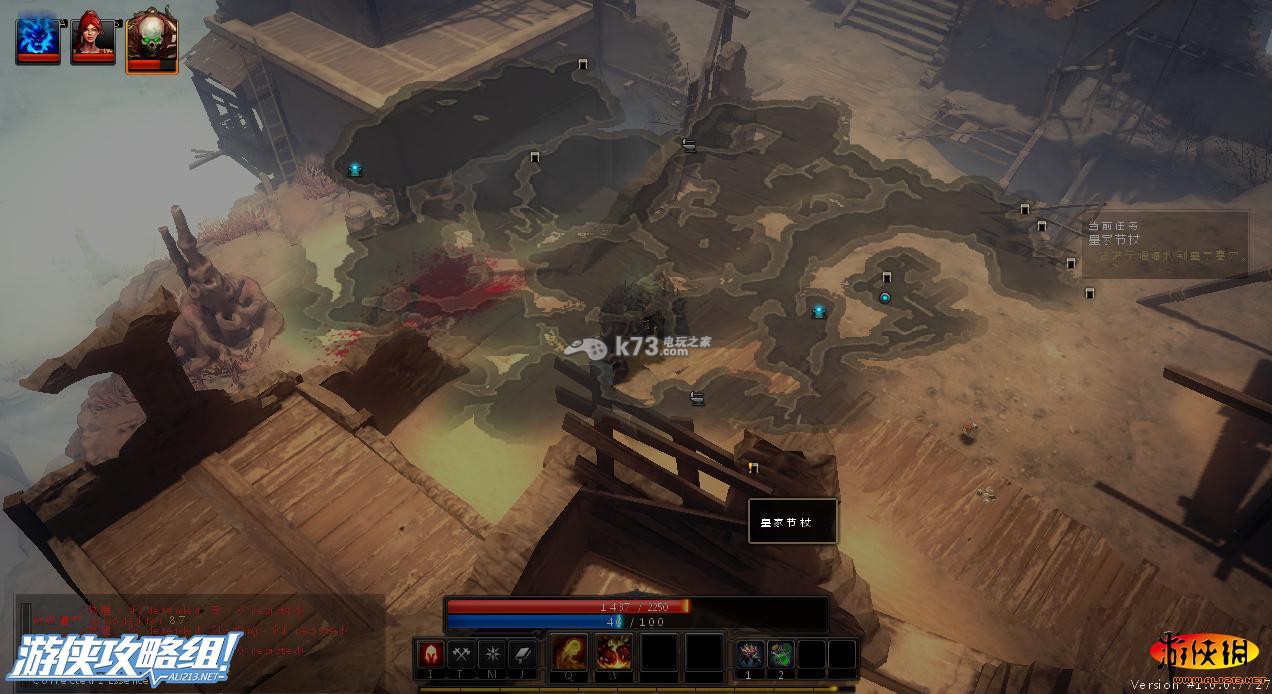The width and height of the screenshot is (1272, 694).
Task: Open the crossed axes menu
Action: click(x=461, y=654)
